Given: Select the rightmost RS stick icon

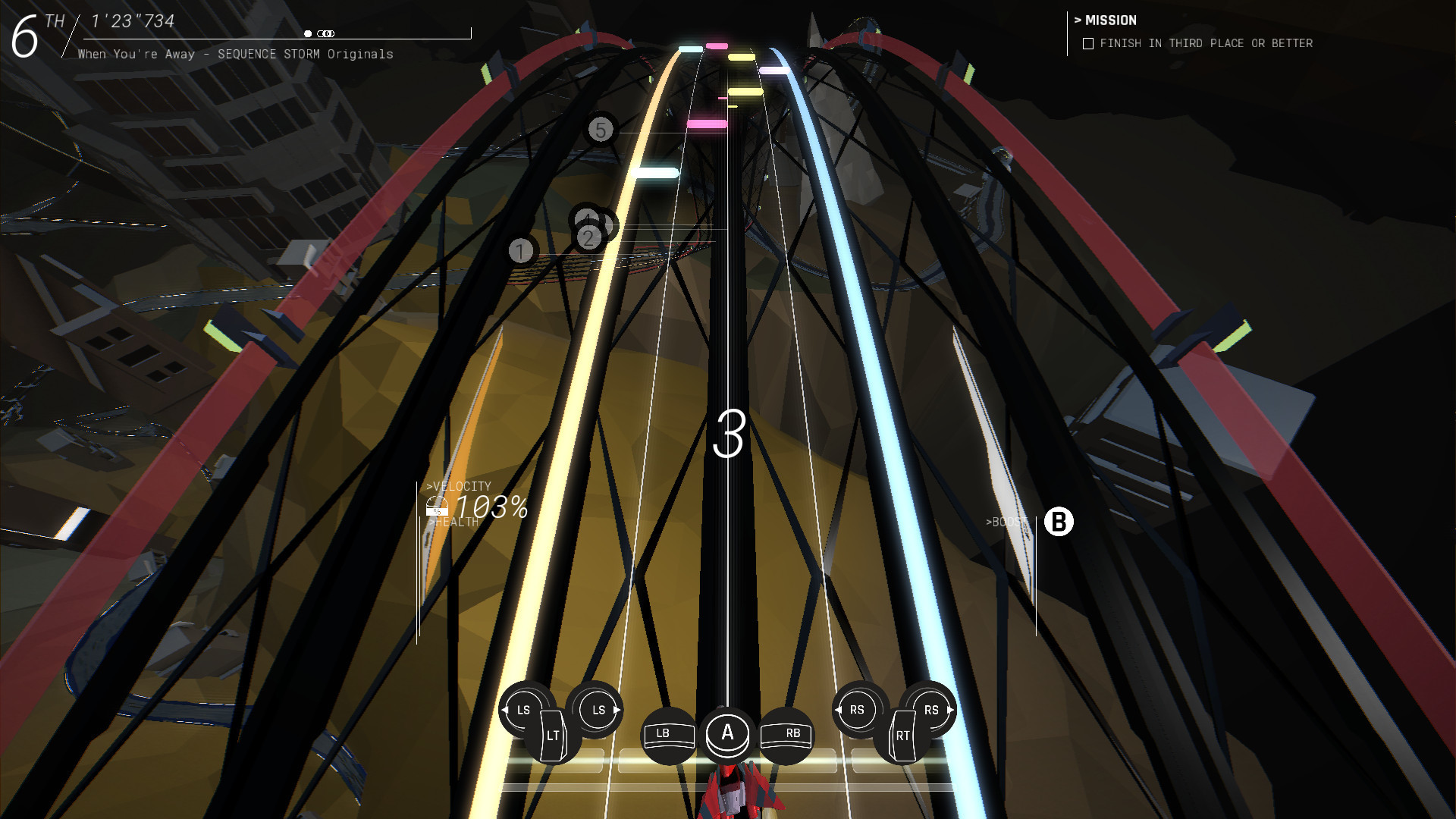Looking at the screenshot, I should 931,711.
